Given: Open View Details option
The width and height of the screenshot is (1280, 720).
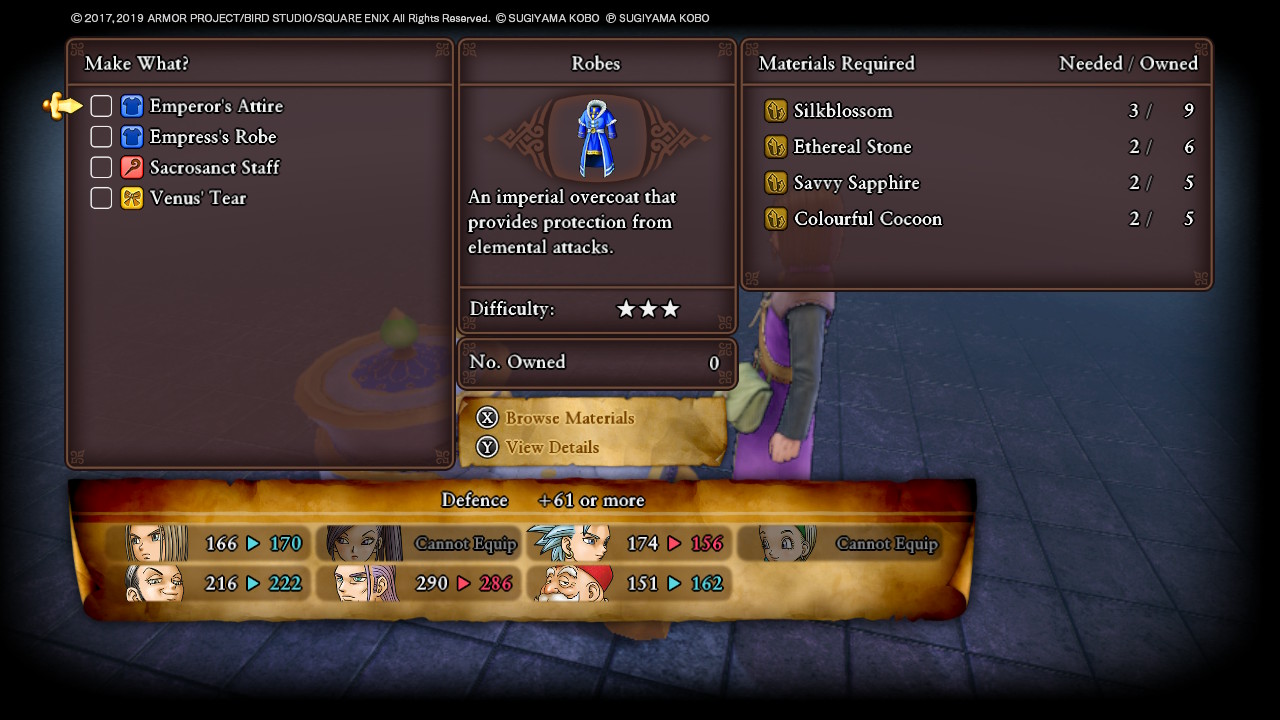Looking at the screenshot, I should [551, 447].
